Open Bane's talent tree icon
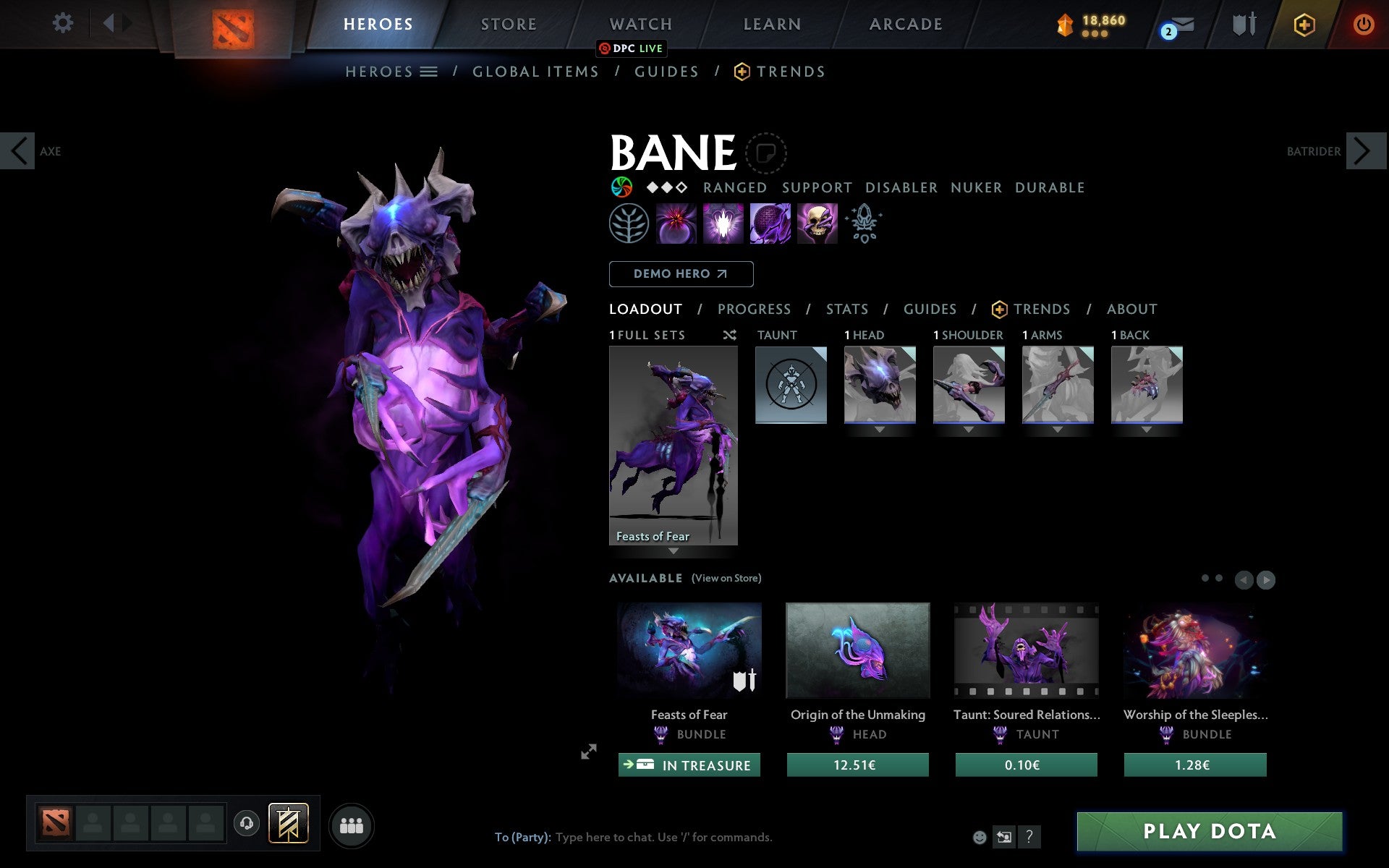Viewport: 1389px width, 868px height. click(629, 224)
